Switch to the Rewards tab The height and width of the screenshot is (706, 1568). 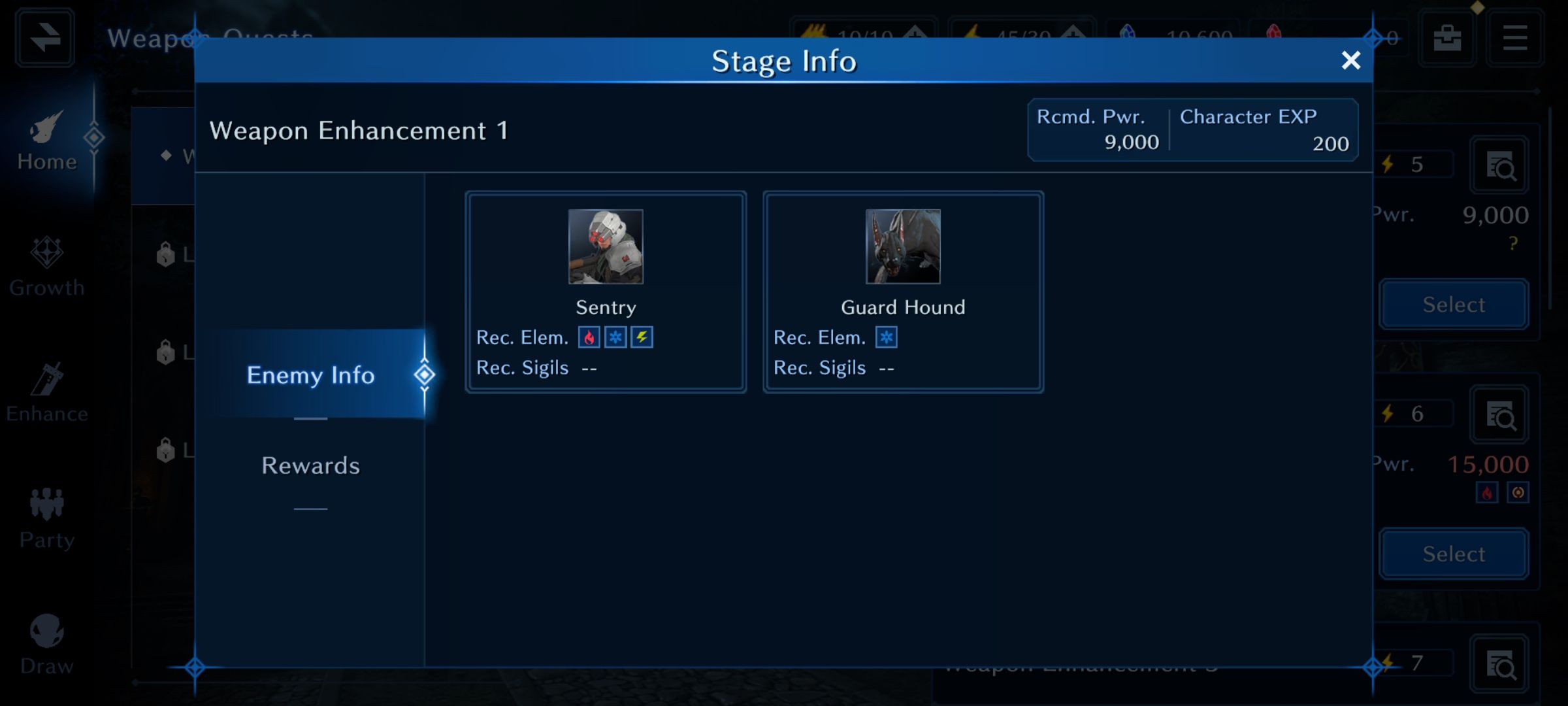tap(310, 465)
